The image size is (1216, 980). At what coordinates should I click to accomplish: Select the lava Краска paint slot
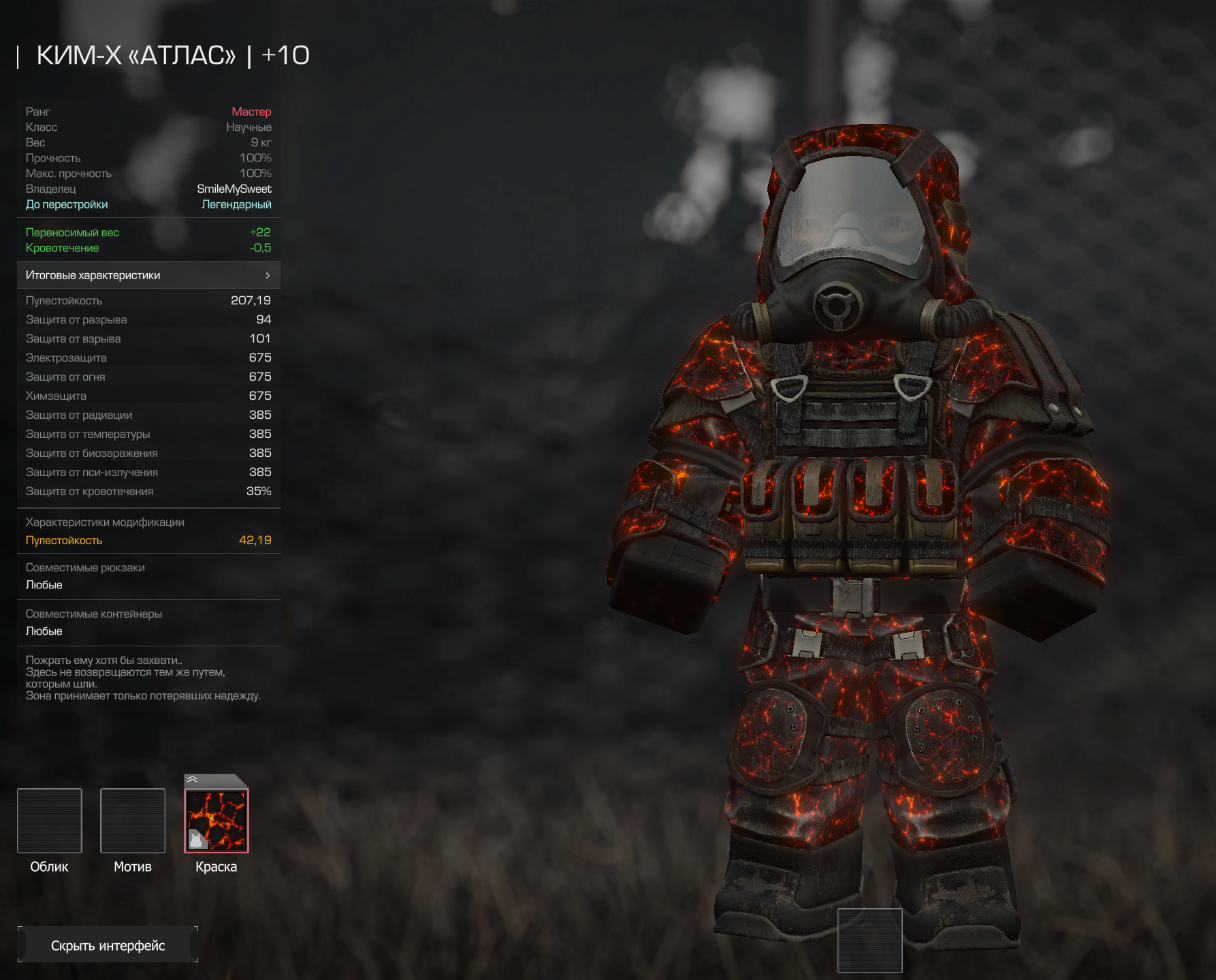pos(217,820)
